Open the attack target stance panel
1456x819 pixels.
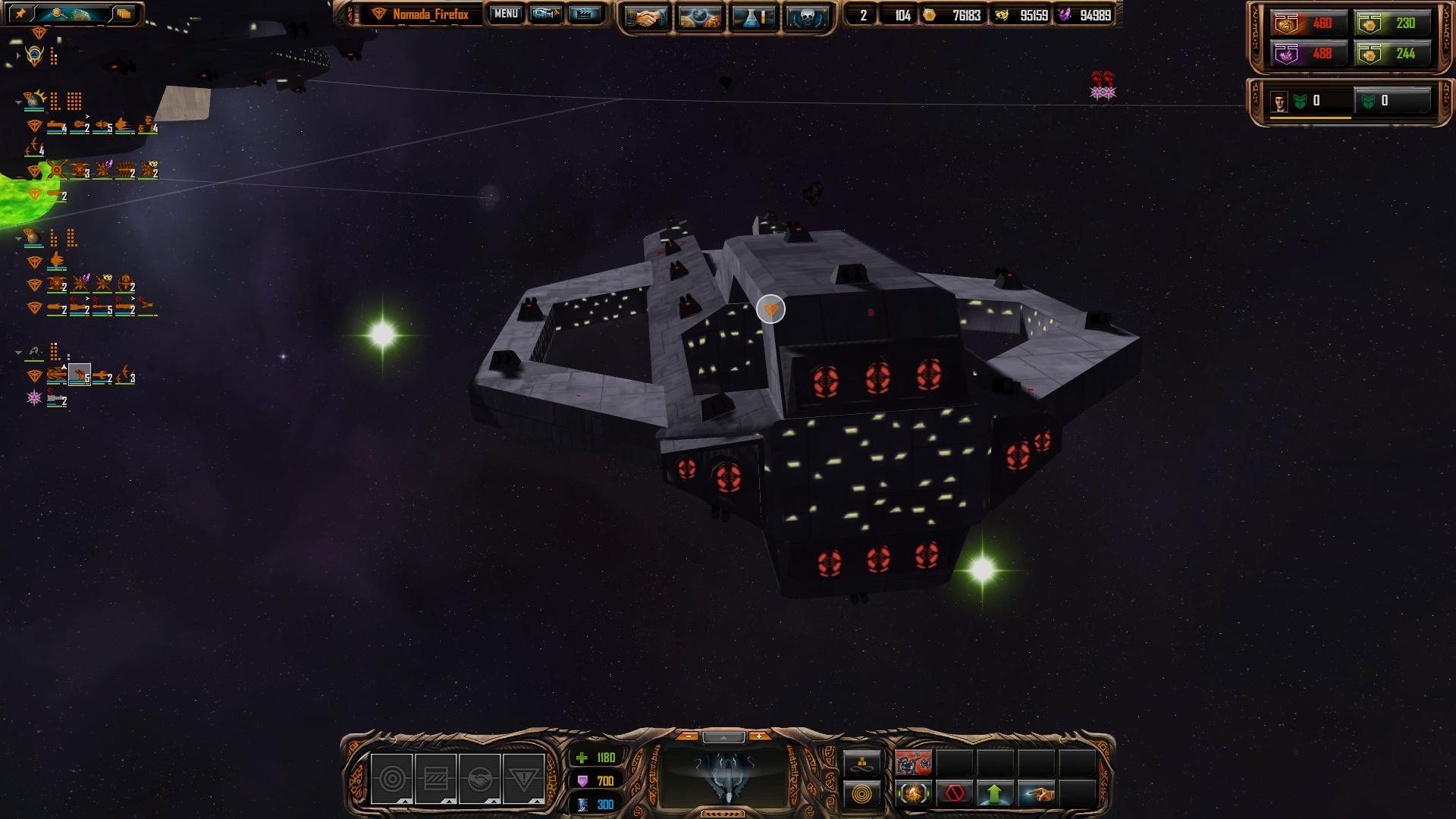pos(391,779)
